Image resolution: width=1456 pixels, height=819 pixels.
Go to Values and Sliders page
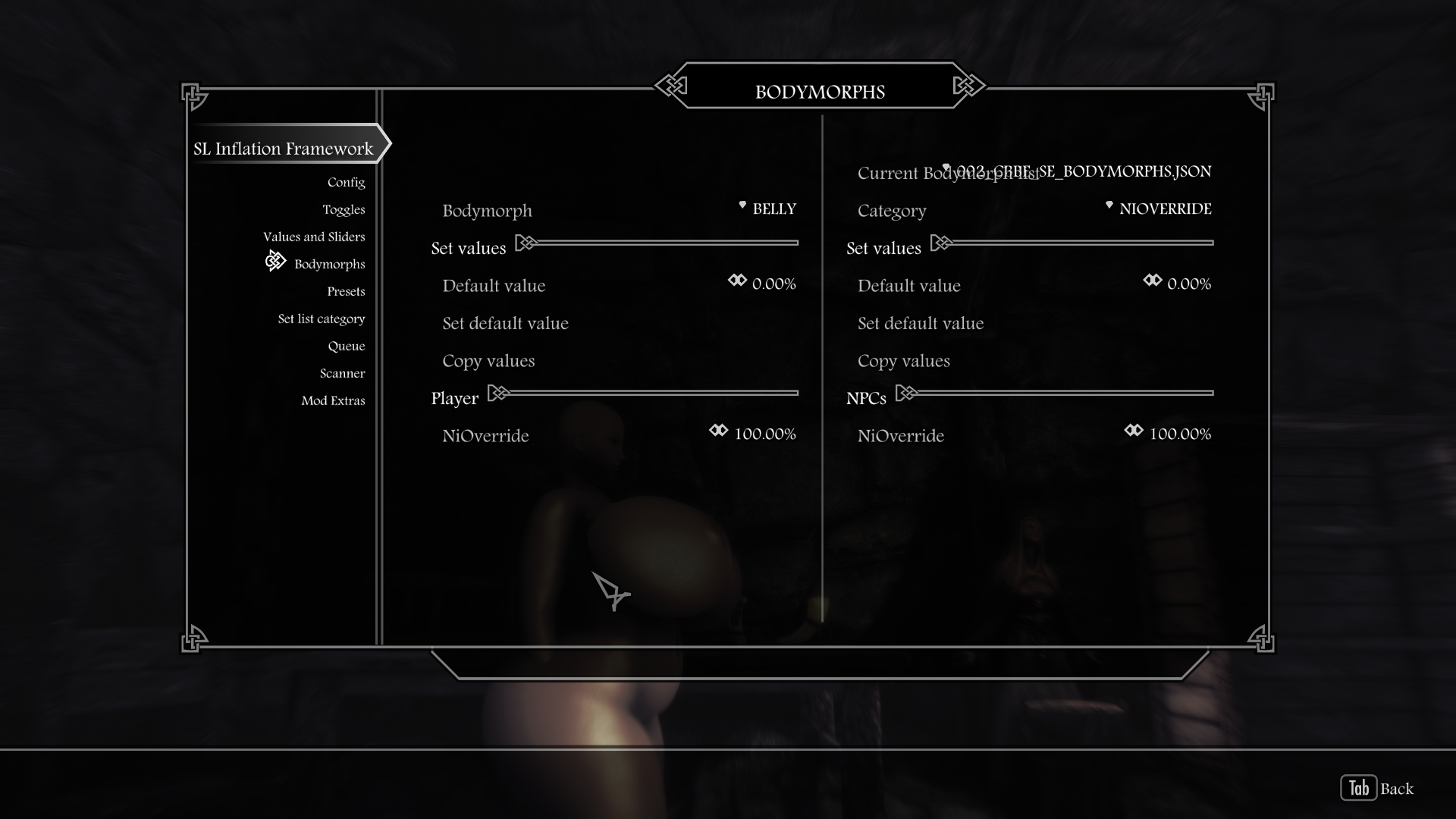tap(314, 237)
